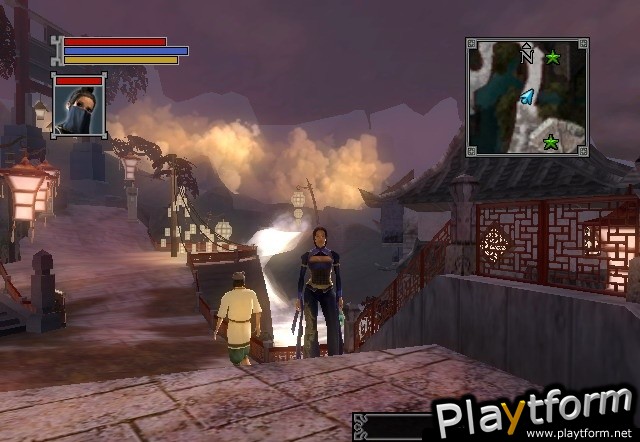The image size is (640, 442).
Task: Open the minimap in the corner
Action: (x=527, y=97)
